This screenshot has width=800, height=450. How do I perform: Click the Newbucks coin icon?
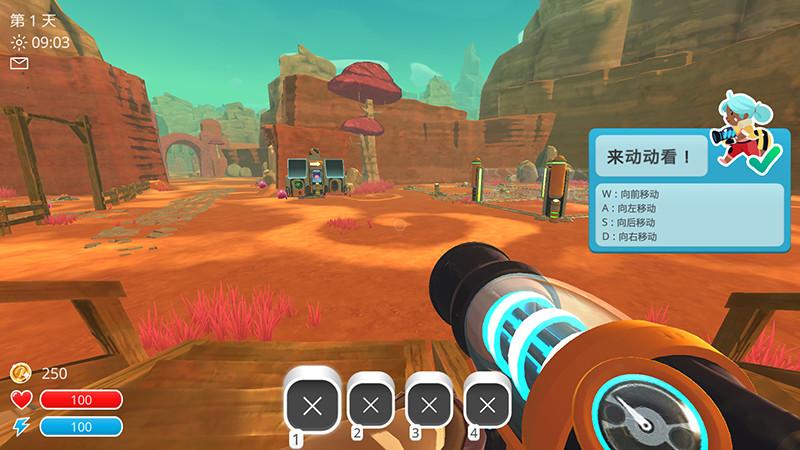click(x=20, y=373)
